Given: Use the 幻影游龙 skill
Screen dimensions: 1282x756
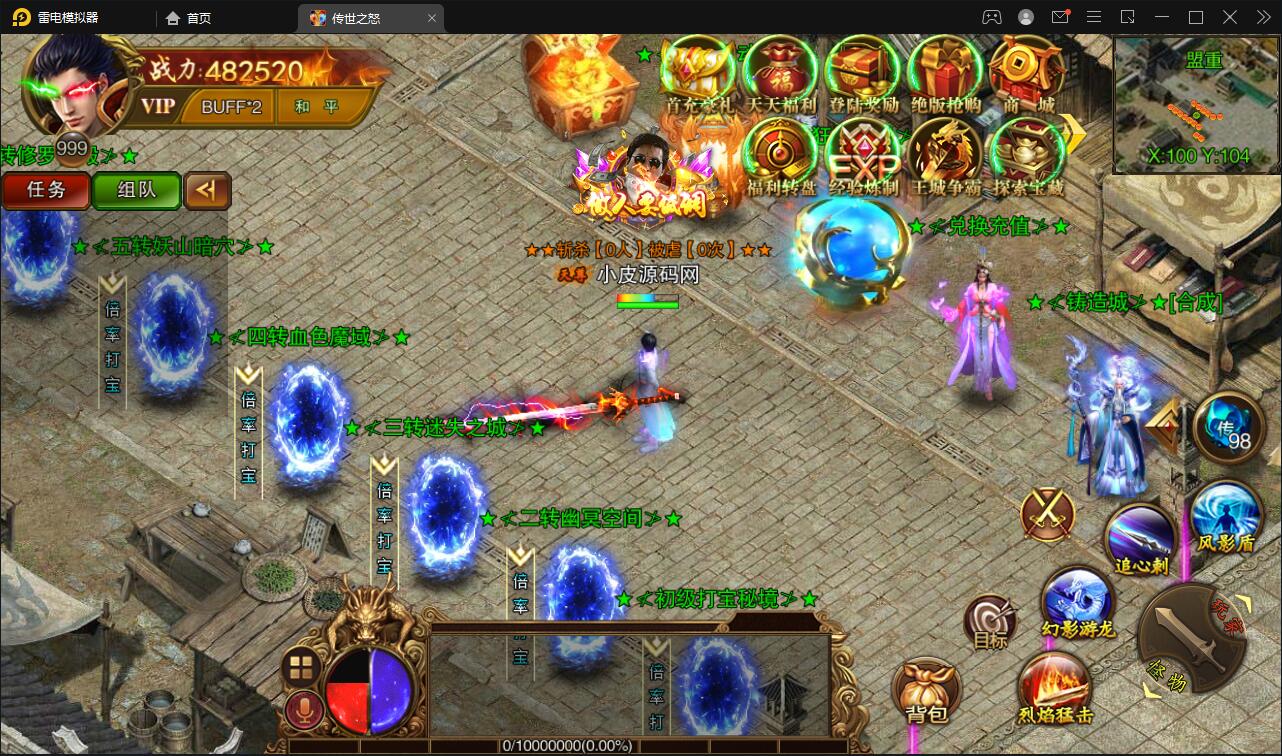Looking at the screenshot, I should point(1077,601).
